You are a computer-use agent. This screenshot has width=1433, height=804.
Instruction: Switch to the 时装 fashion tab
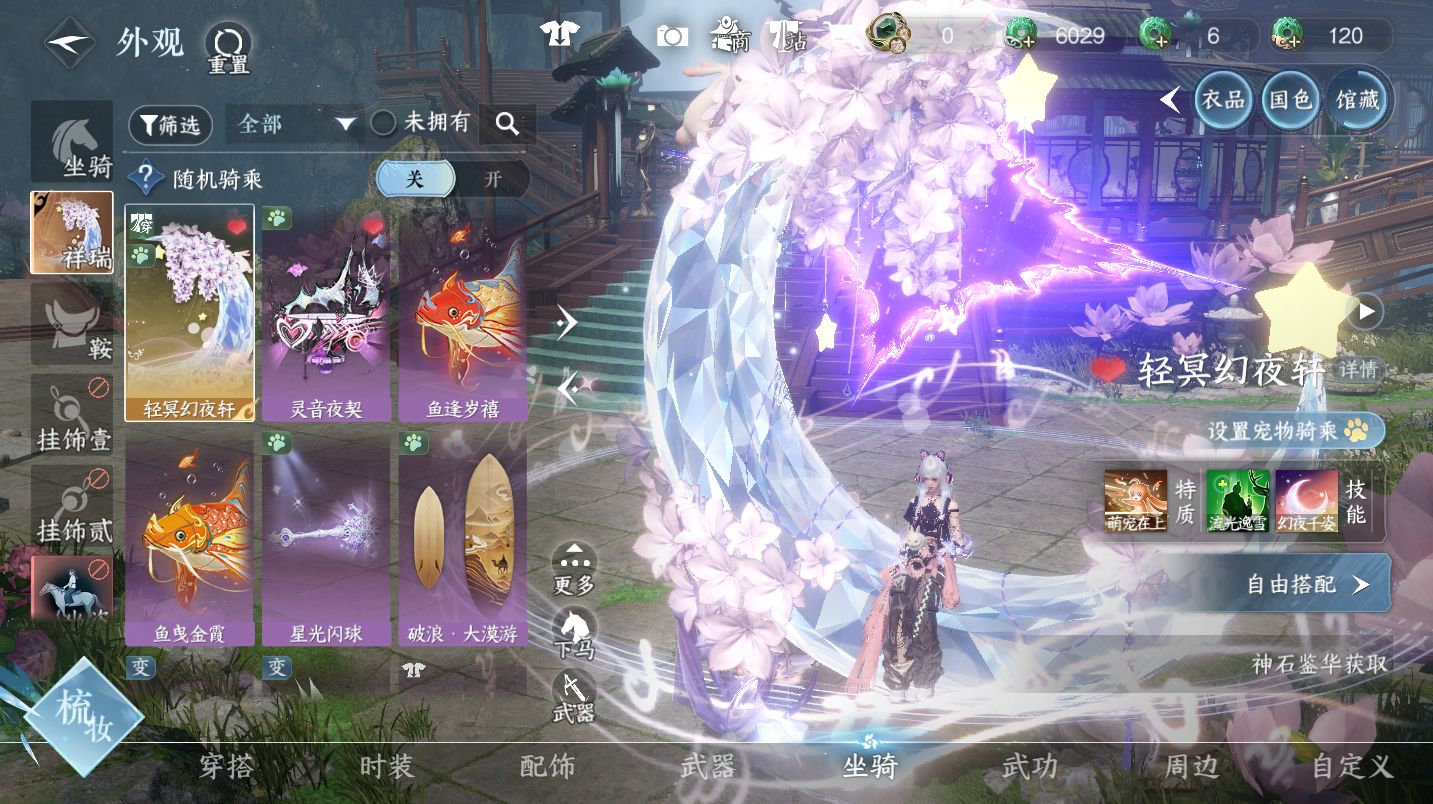[386, 767]
